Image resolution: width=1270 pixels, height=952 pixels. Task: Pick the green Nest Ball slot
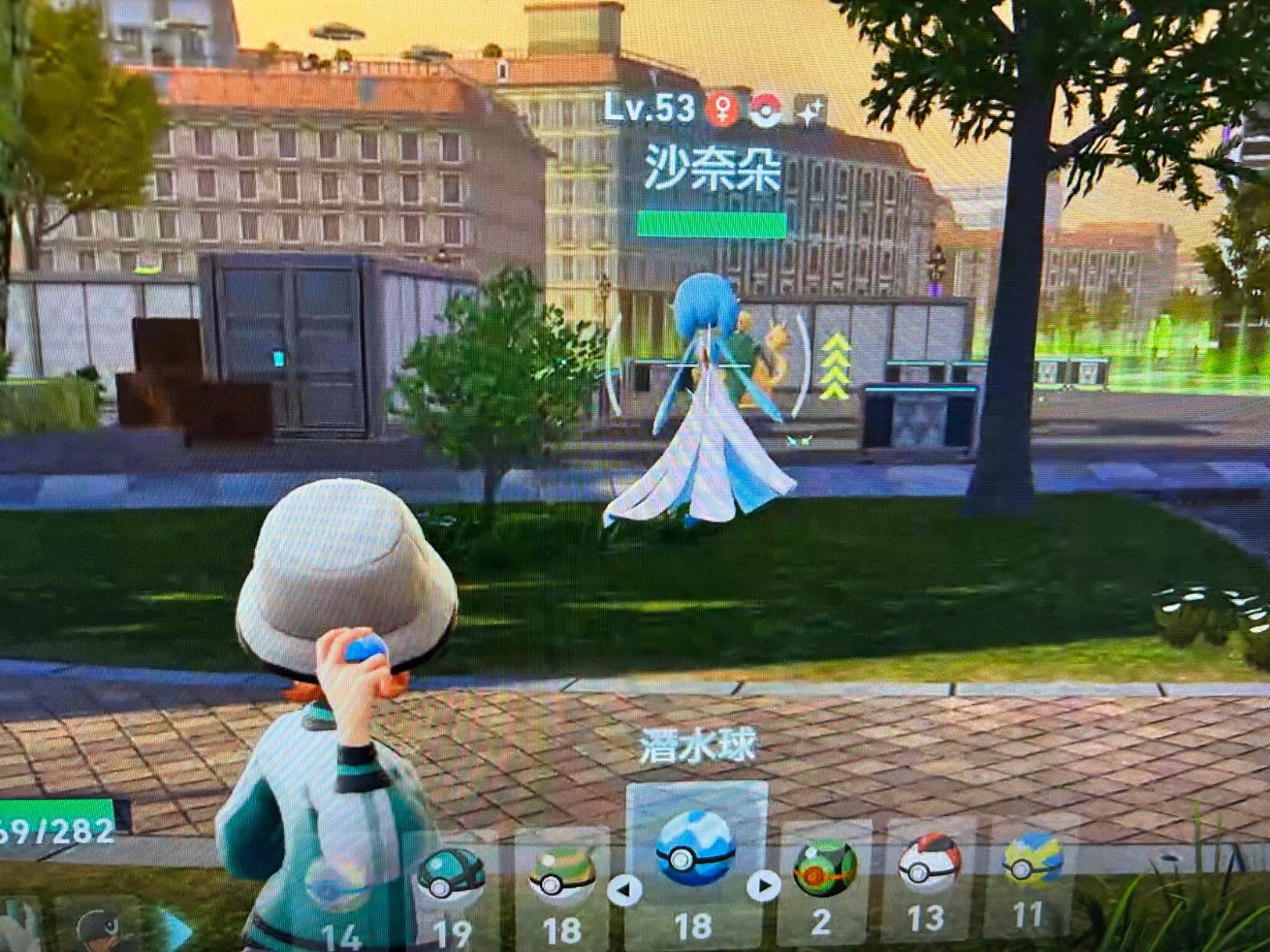(x=562, y=876)
